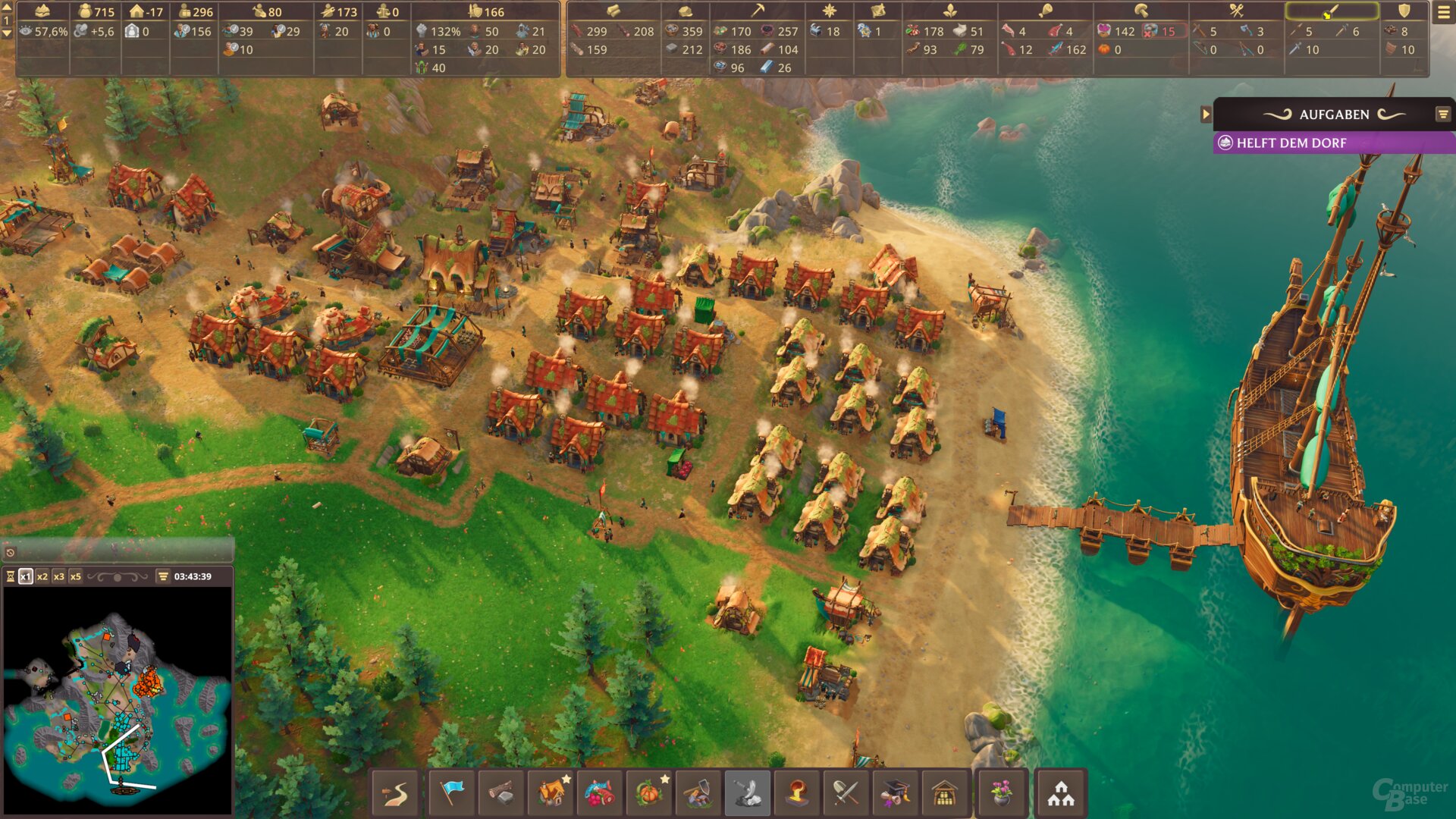Select the blue flag build category

point(452,793)
